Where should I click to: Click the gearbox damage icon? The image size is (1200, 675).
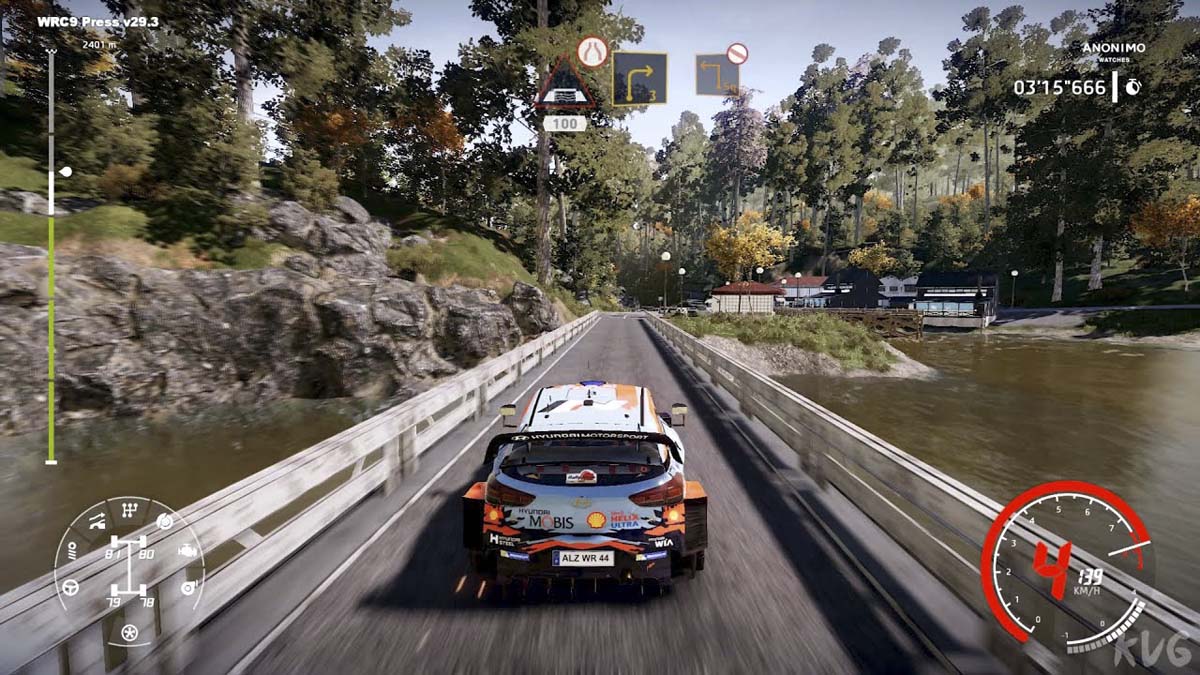(x=129, y=511)
